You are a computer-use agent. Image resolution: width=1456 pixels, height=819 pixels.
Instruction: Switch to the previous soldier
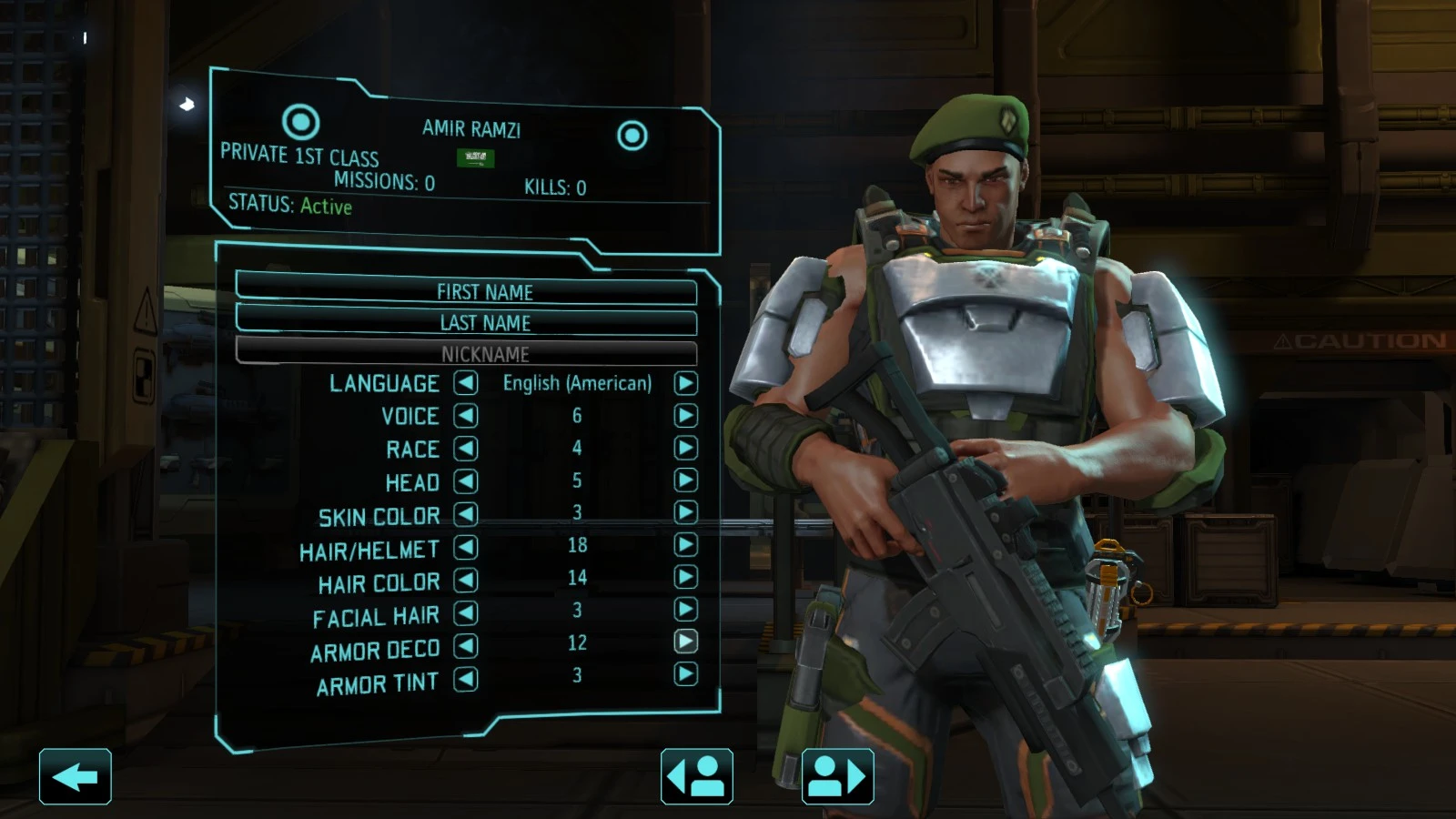click(696, 776)
